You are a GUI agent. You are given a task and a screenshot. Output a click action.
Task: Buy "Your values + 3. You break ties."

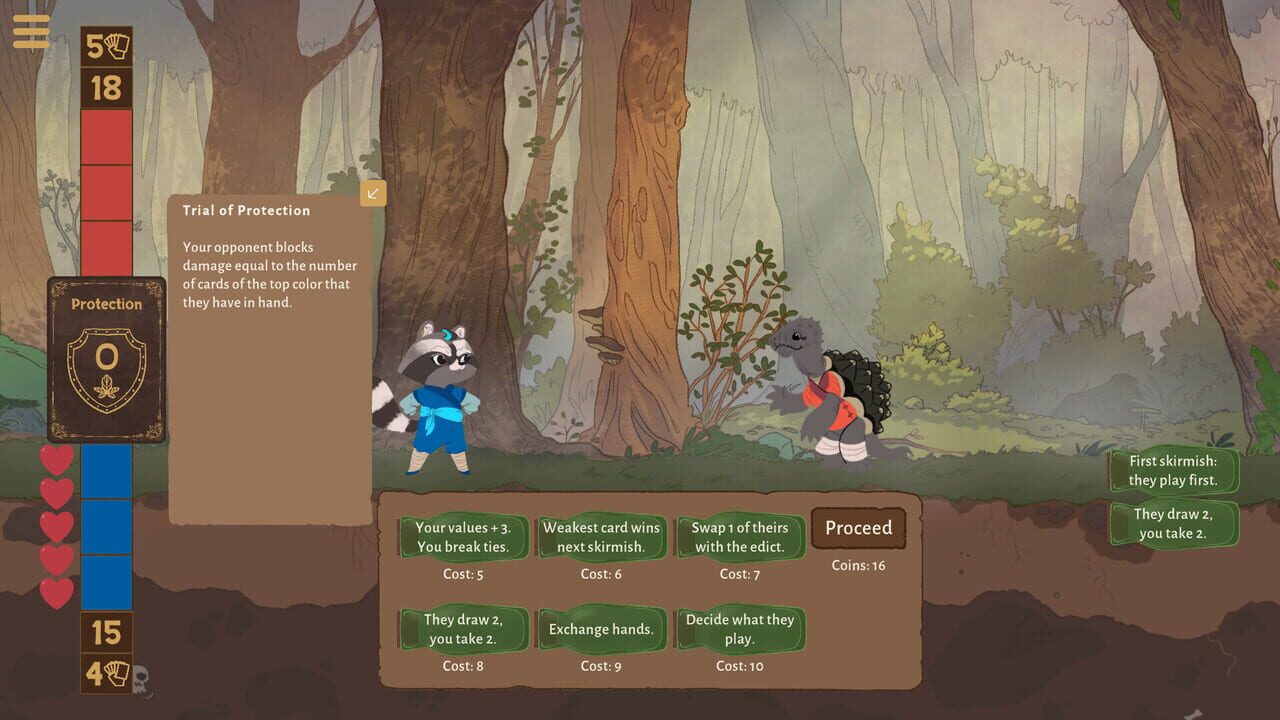[463, 537]
